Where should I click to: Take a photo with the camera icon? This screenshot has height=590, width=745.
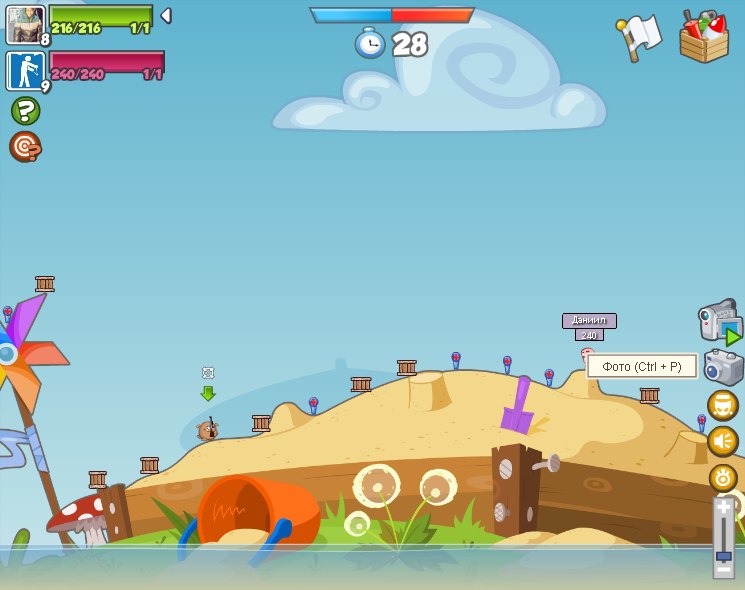[x=723, y=367]
